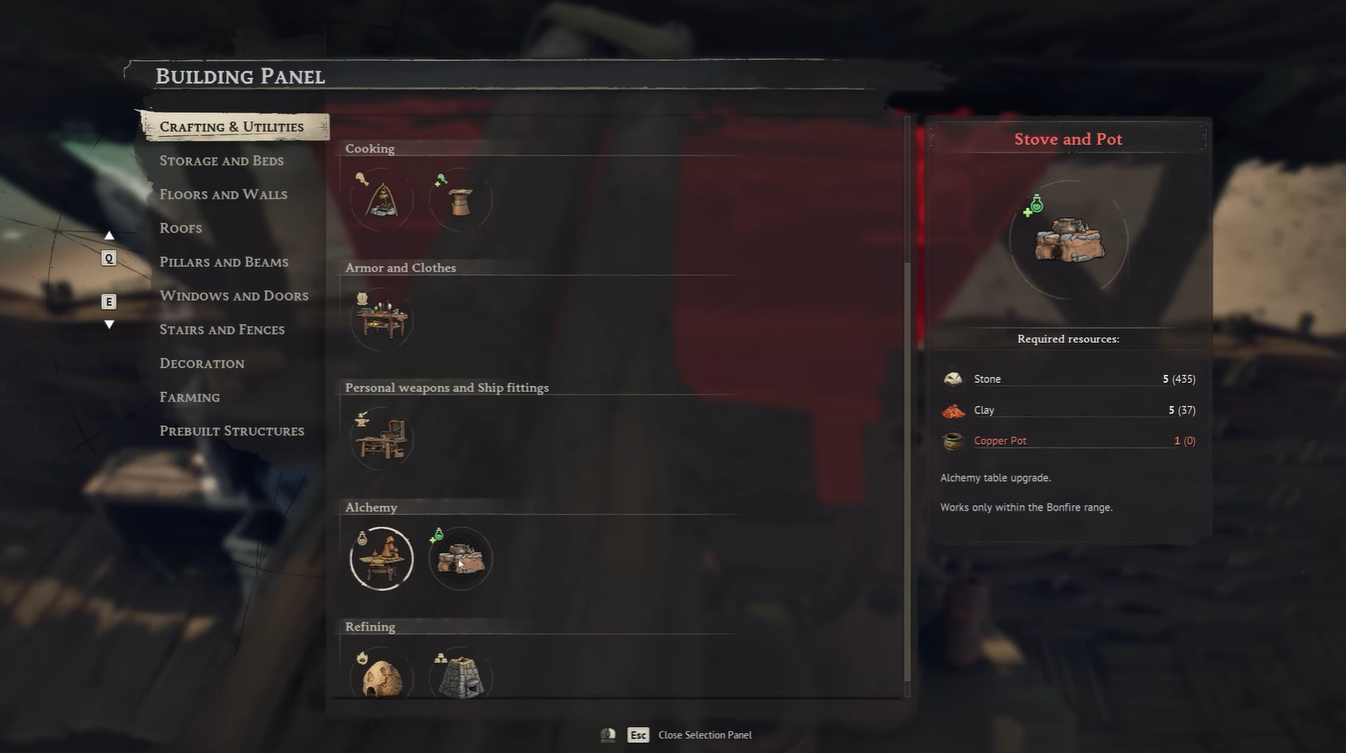
Task: Select the bonfire cooking station icon
Action: coord(381,200)
